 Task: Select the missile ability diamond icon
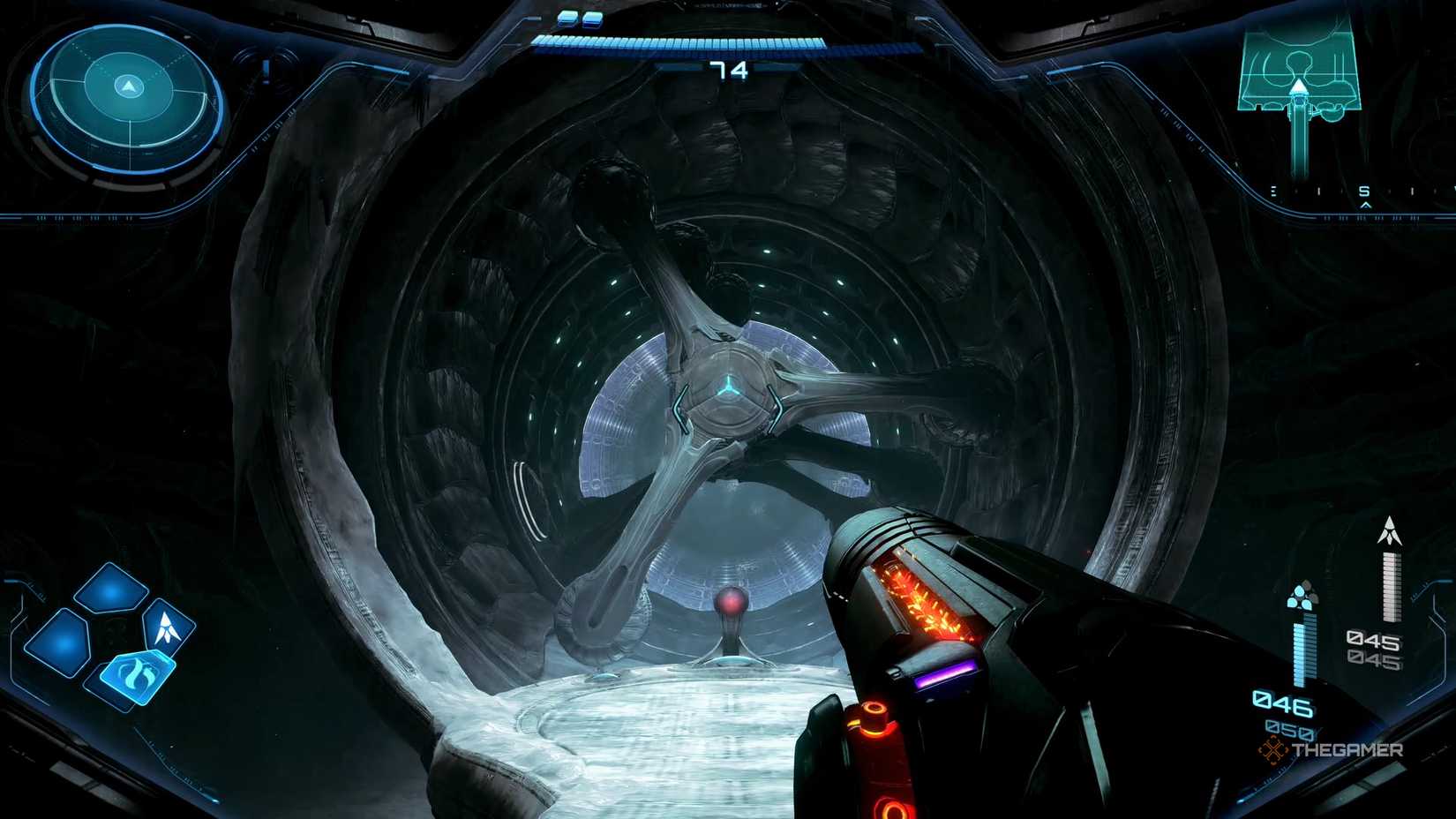(168, 627)
